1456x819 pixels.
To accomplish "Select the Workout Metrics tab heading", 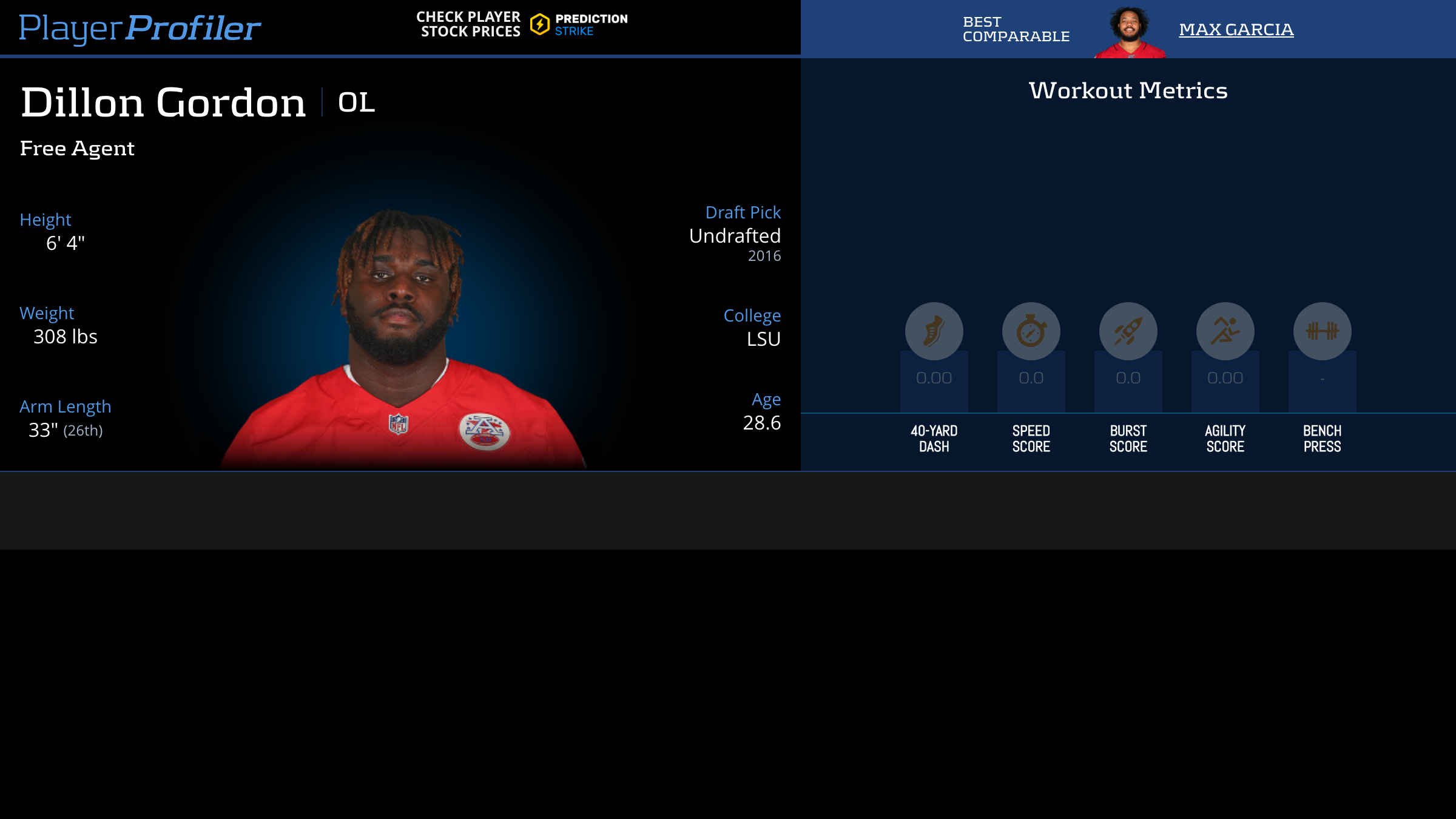I will [1128, 90].
